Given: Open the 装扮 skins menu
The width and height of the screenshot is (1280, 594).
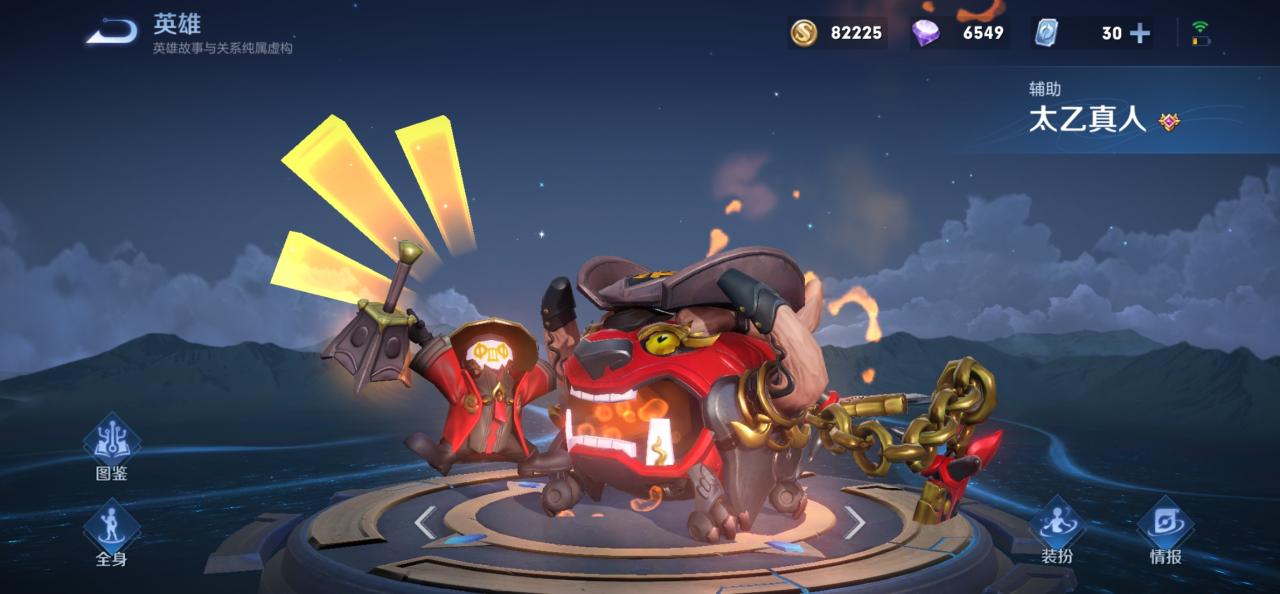Looking at the screenshot, I should [x=1057, y=527].
